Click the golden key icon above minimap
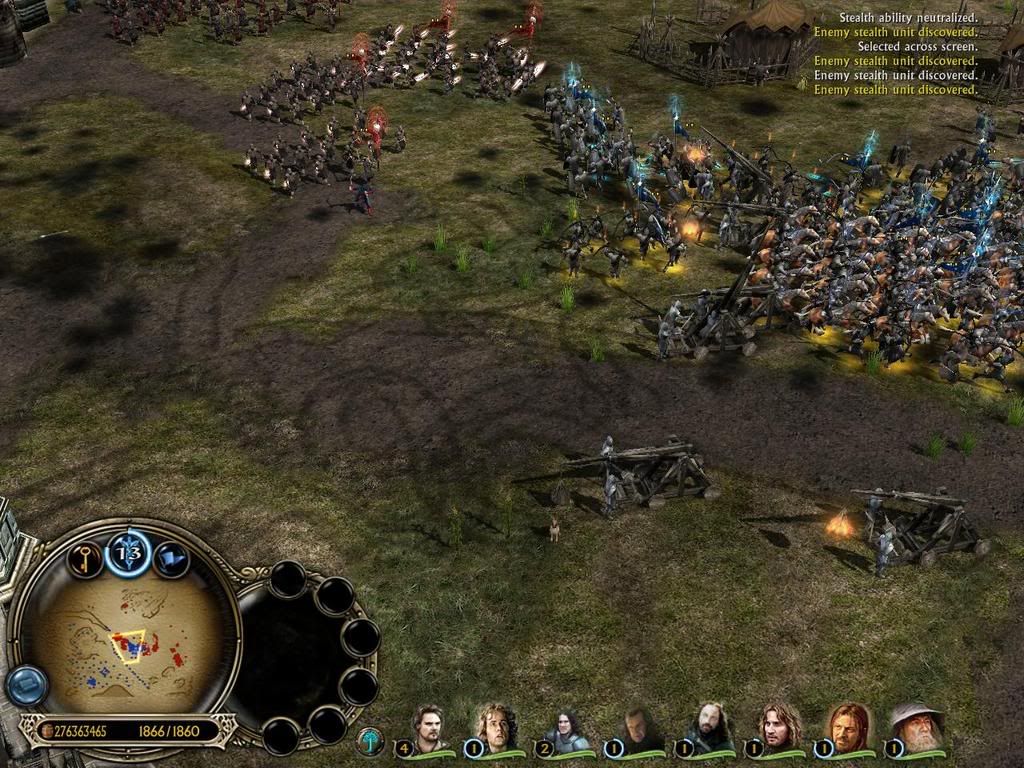This screenshot has width=1024, height=768. [84, 559]
